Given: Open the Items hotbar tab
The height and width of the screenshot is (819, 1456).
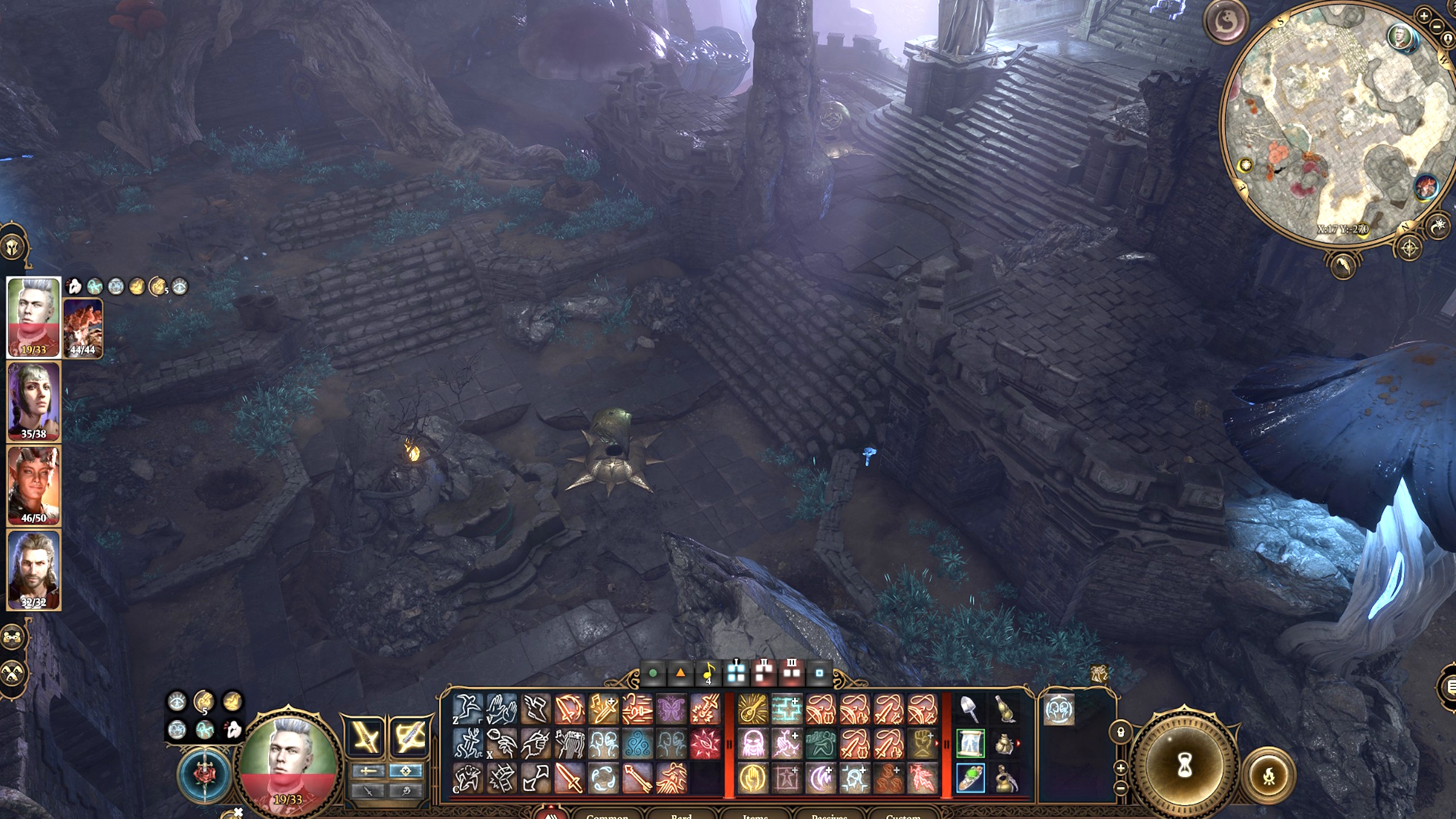Looking at the screenshot, I should coord(755,816).
